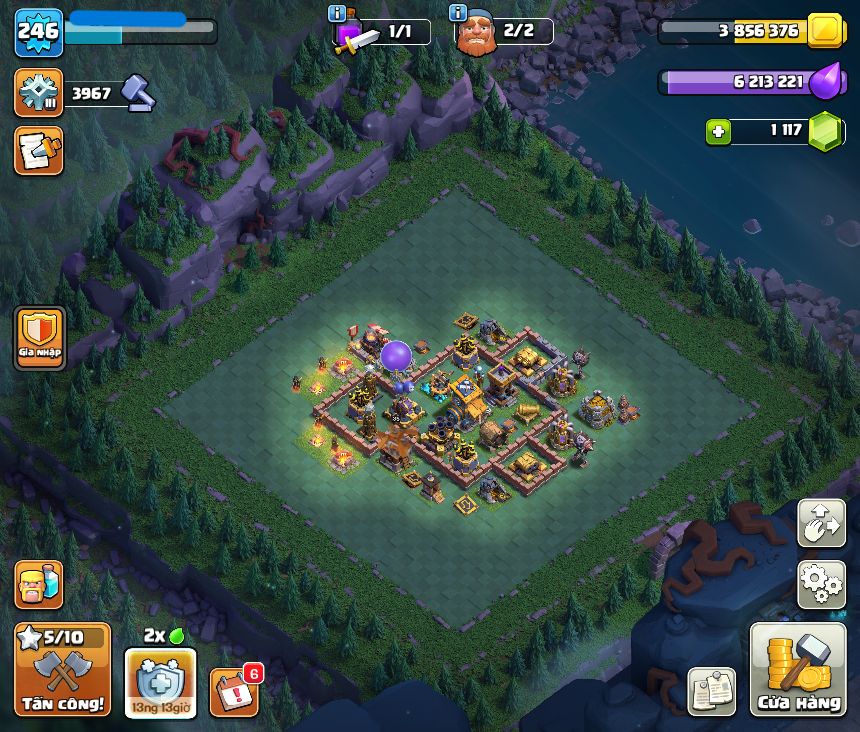This screenshot has width=860, height=732.
Task: Open the orange paper and pencil icon
Action: tap(39, 151)
